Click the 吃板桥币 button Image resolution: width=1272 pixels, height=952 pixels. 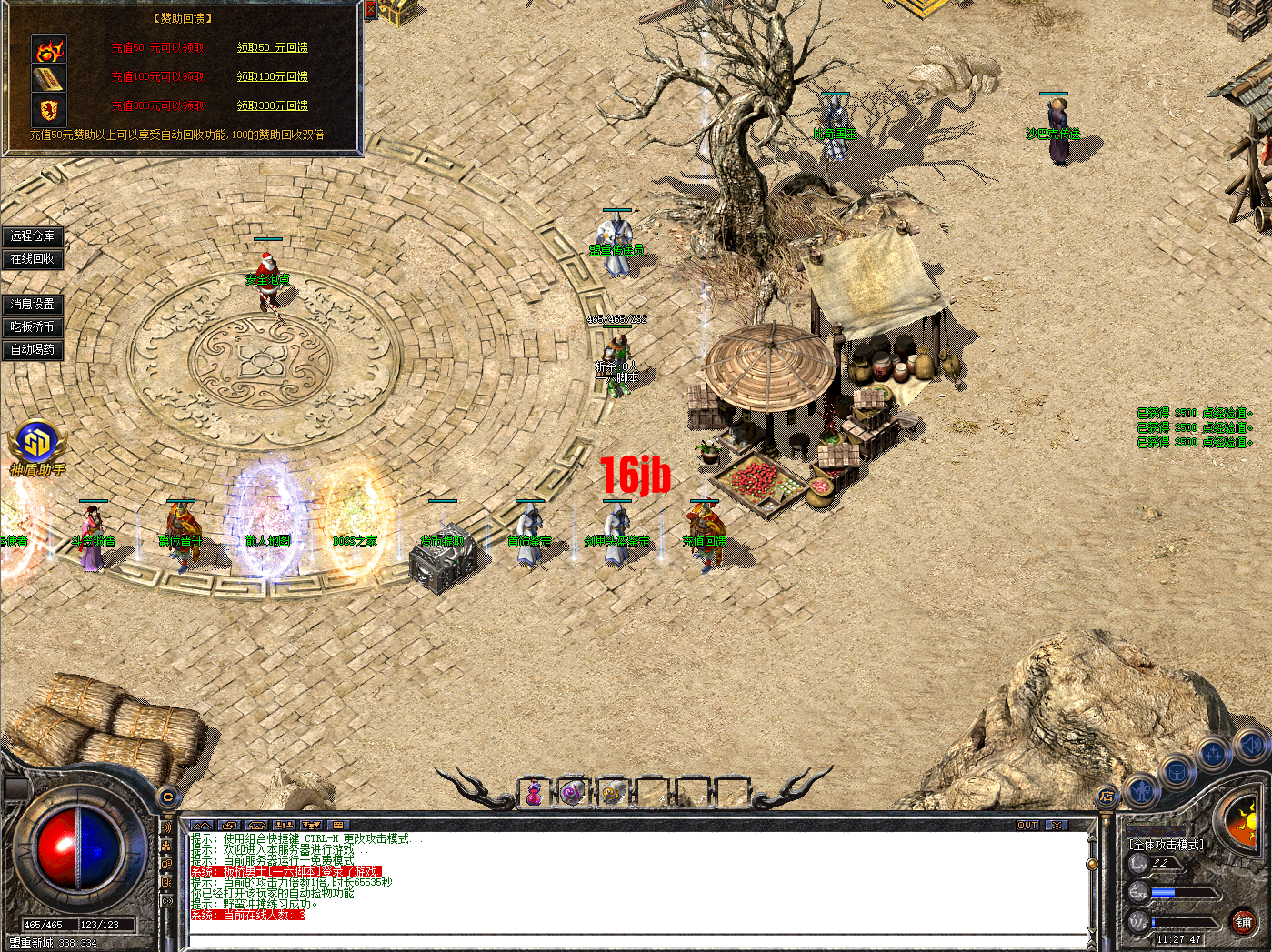(x=33, y=327)
